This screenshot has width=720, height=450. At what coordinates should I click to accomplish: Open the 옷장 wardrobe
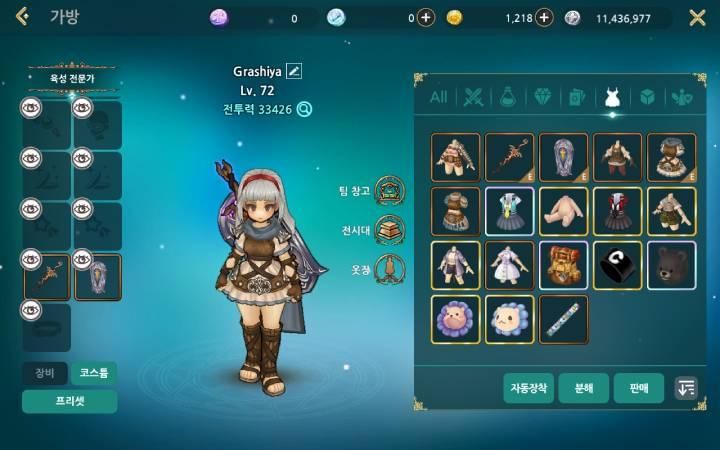click(x=389, y=269)
